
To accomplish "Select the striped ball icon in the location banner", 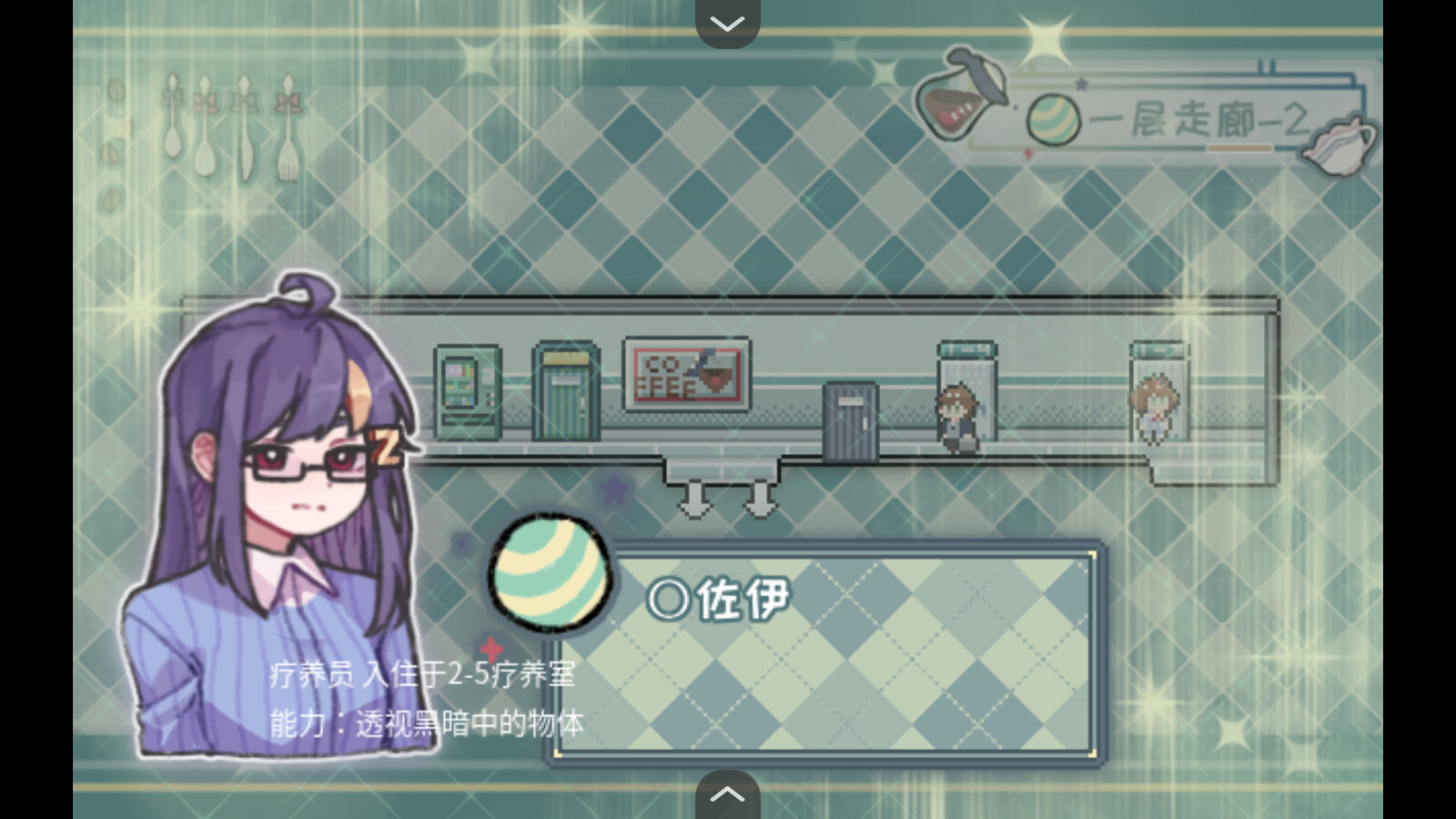I will [x=1056, y=118].
